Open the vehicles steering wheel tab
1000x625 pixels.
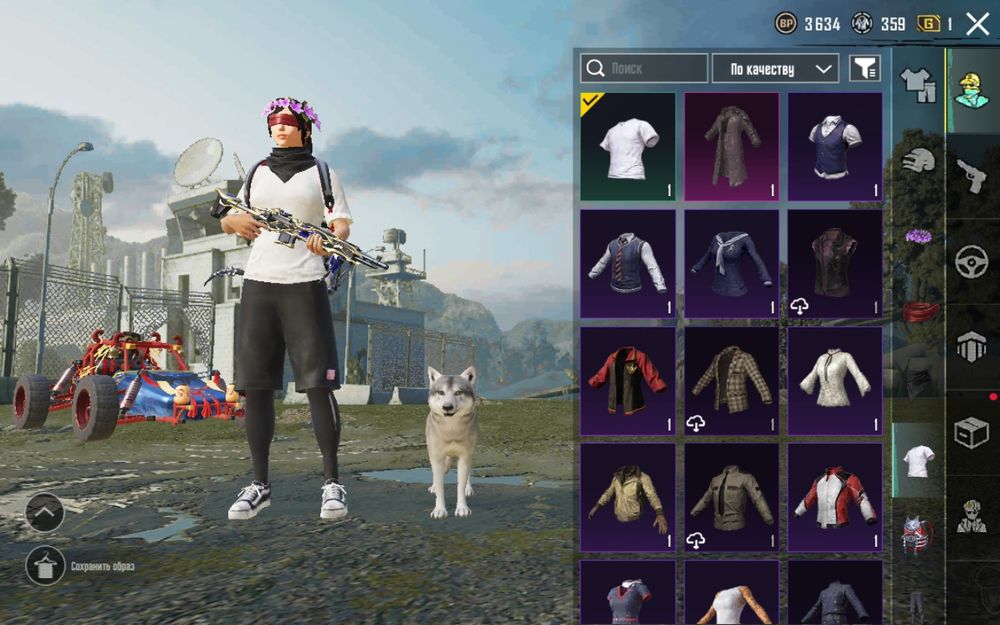coord(971,262)
